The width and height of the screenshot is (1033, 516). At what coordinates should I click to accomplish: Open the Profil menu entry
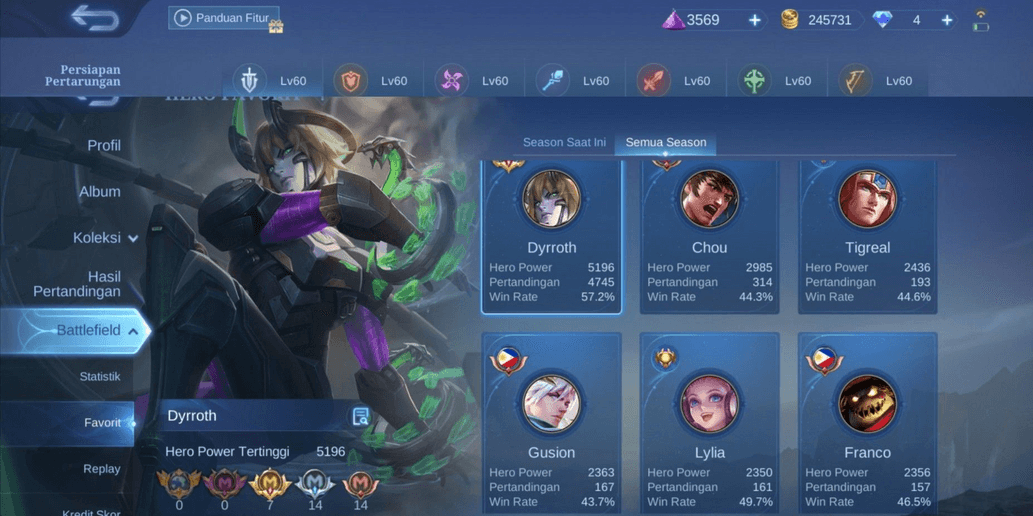[x=104, y=146]
